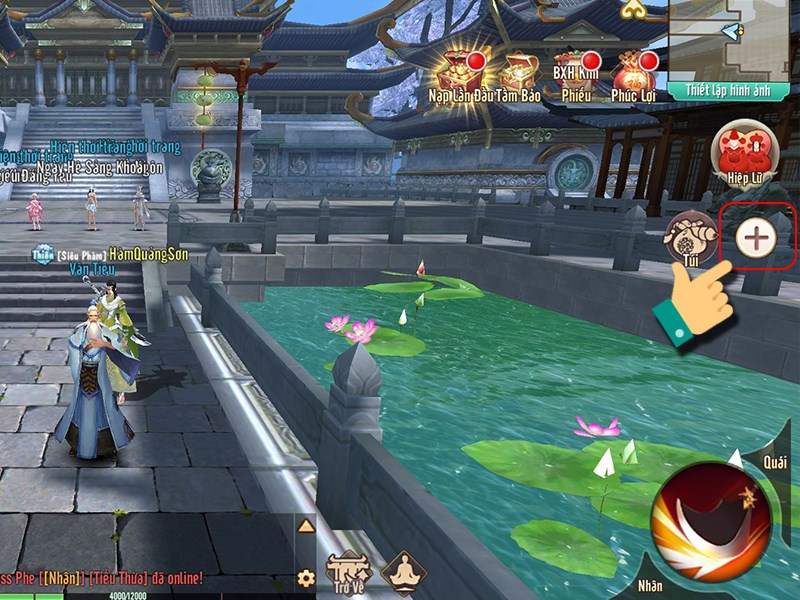The height and width of the screenshot is (600, 800).
Task: Activate the meditation pose icon
Action: click(x=403, y=572)
